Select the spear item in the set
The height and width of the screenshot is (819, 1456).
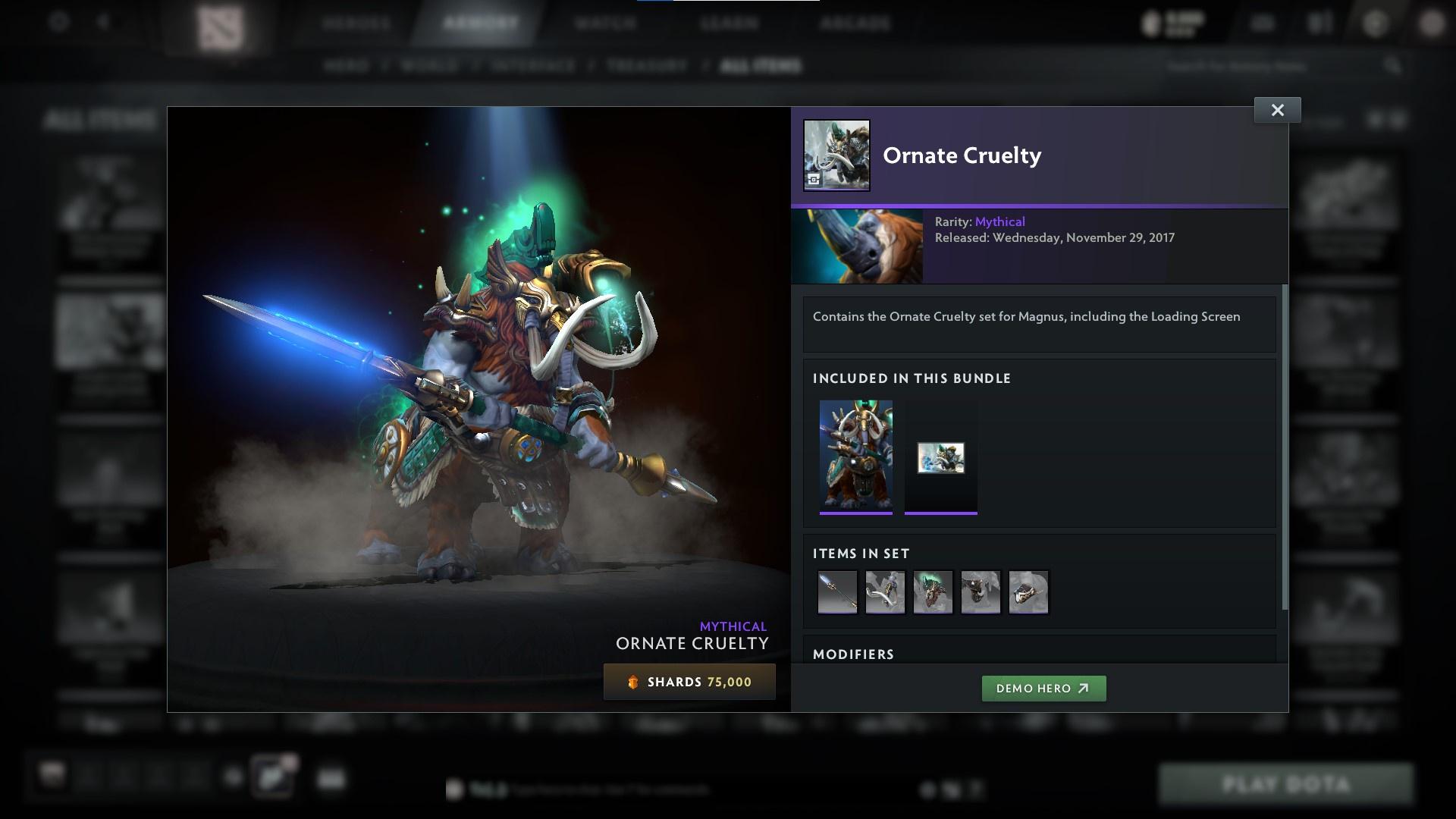837,592
